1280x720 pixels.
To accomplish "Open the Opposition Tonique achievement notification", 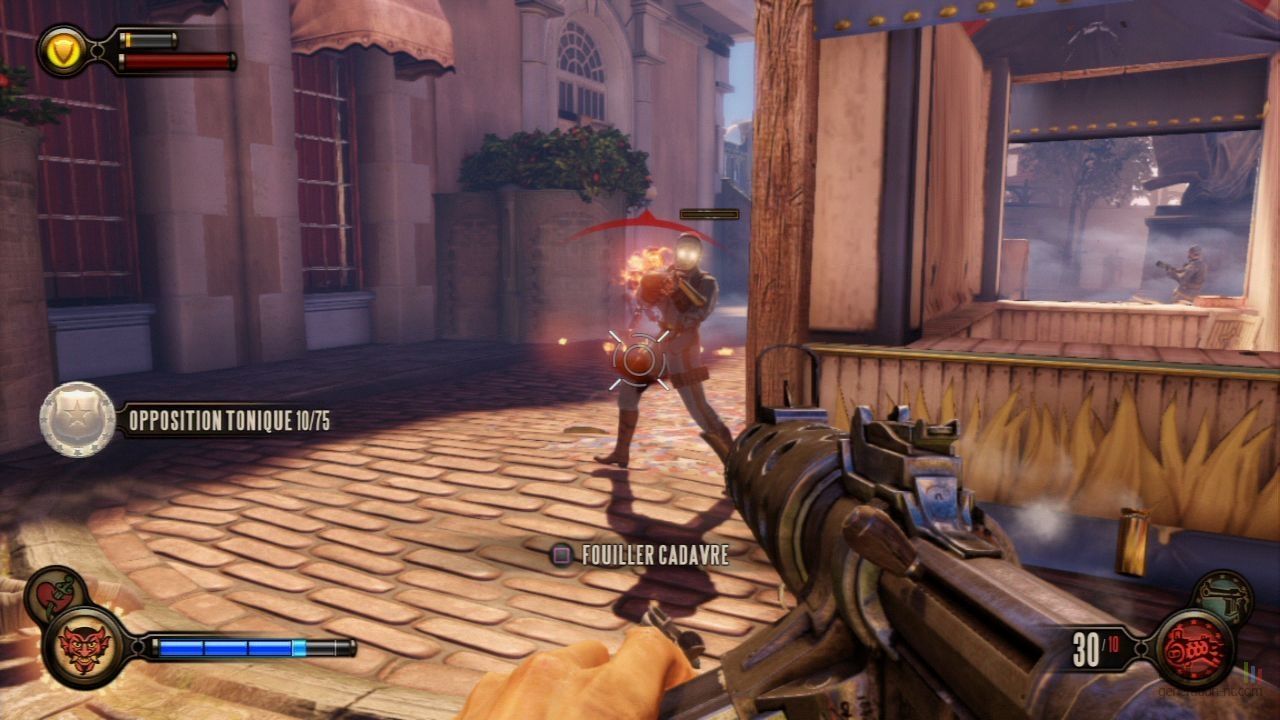I will click(x=186, y=421).
